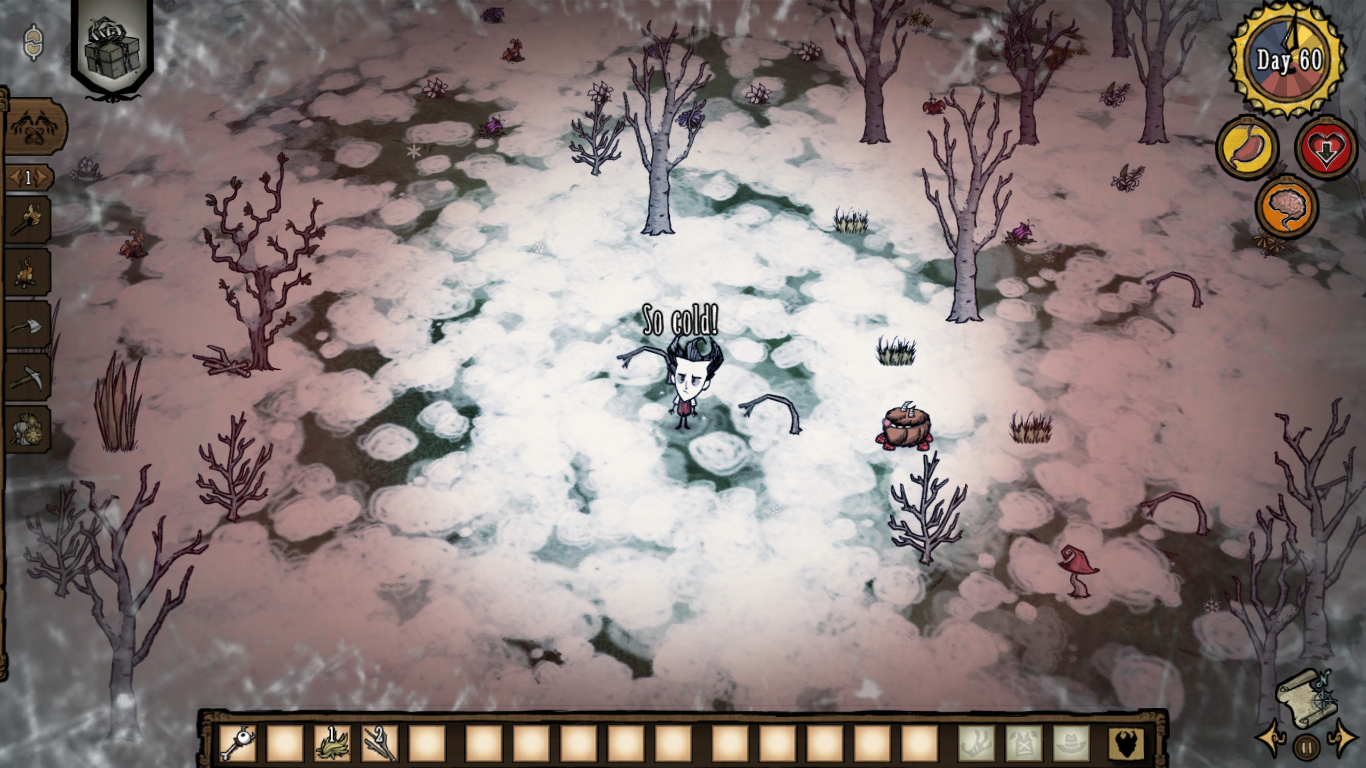Click the dark horned silhouette slot
1366x768 pixels.
click(1126, 743)
